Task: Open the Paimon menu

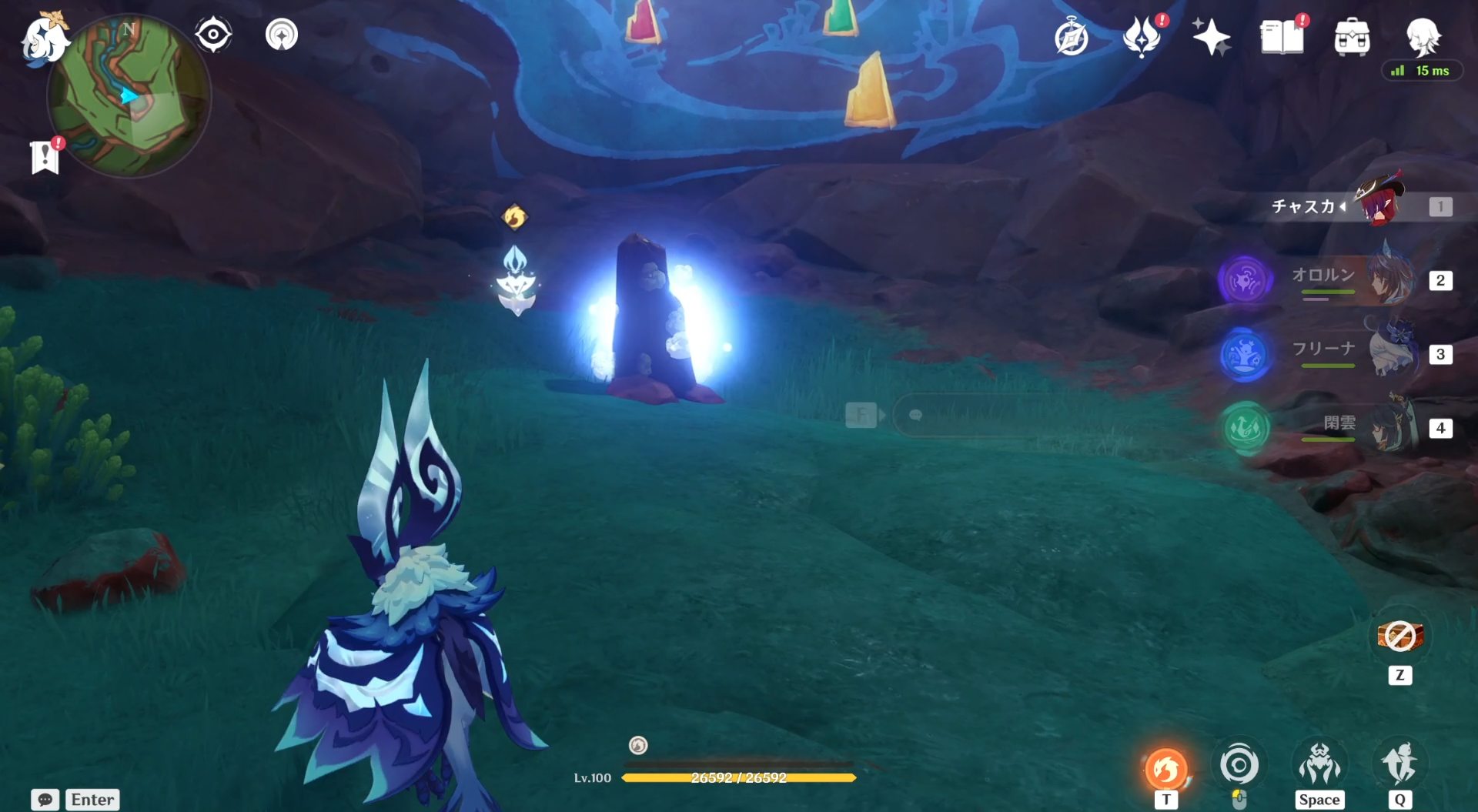Action: coord(45,38)
